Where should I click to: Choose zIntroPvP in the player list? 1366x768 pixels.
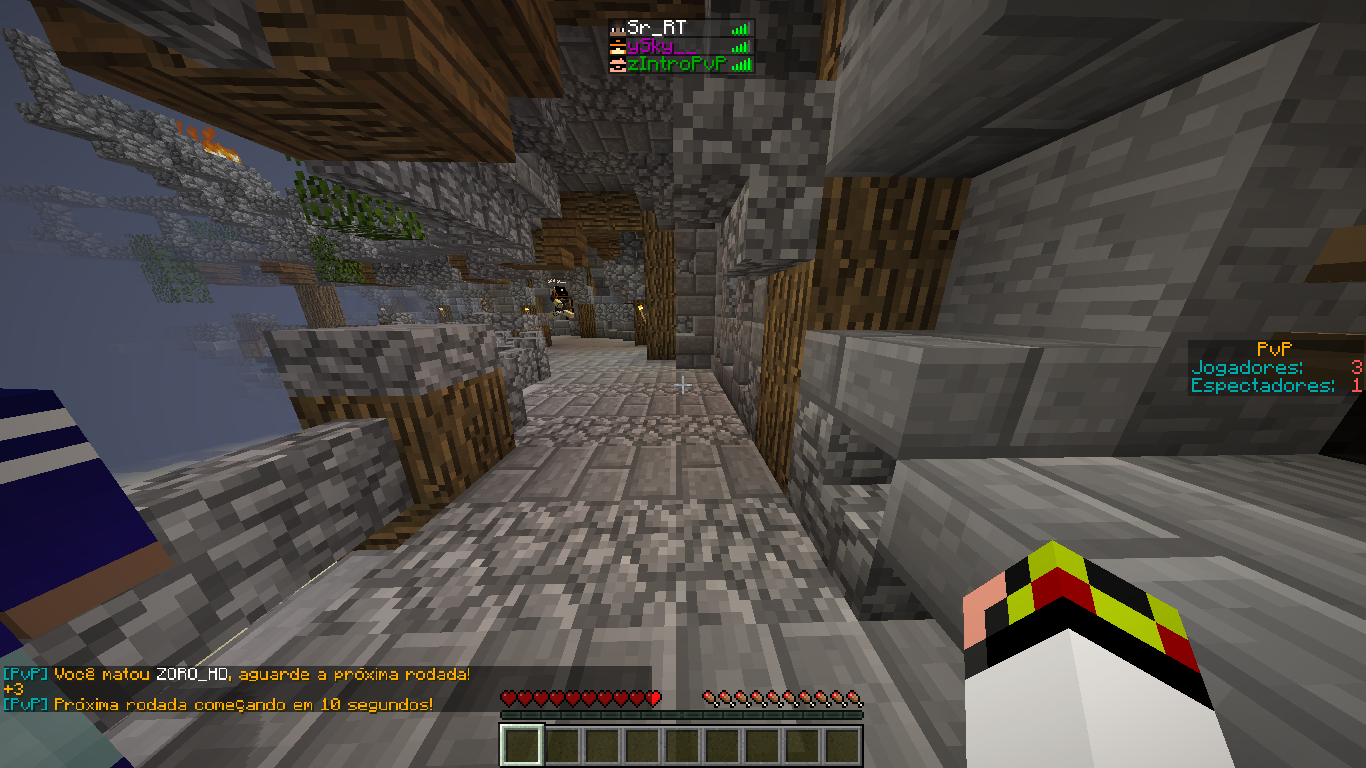coord(676,64)
